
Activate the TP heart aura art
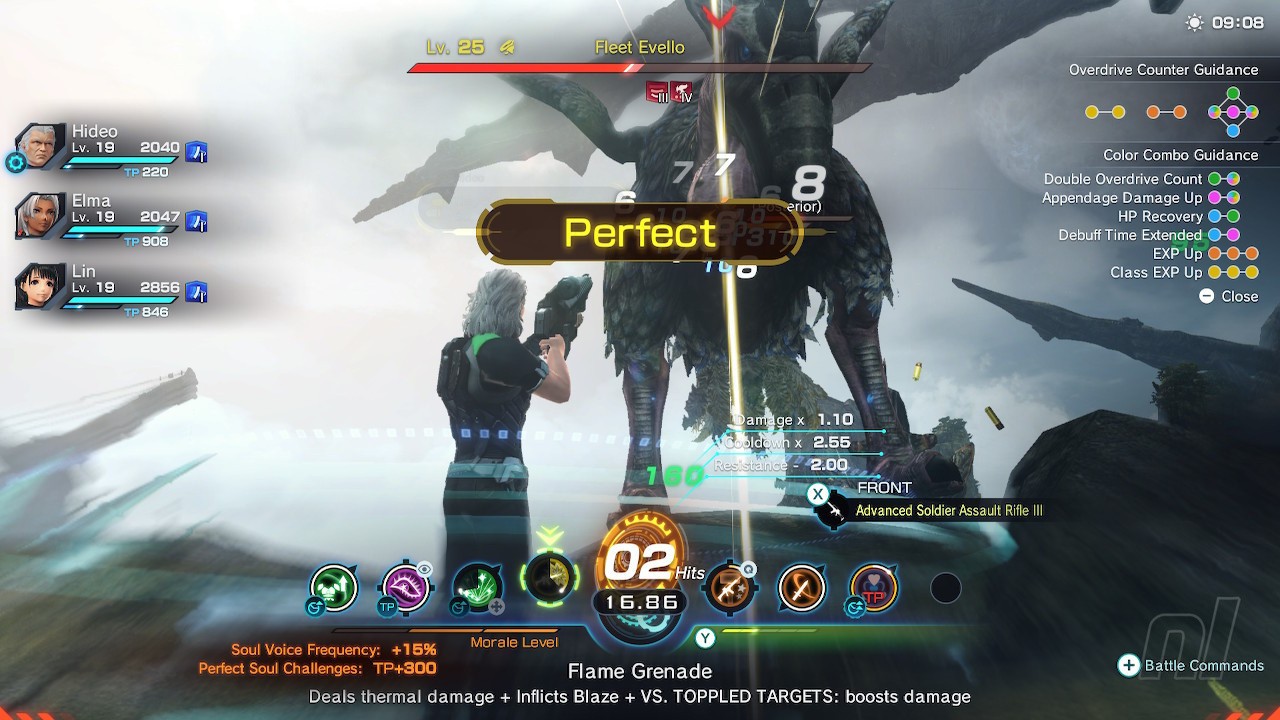point(873,588)
